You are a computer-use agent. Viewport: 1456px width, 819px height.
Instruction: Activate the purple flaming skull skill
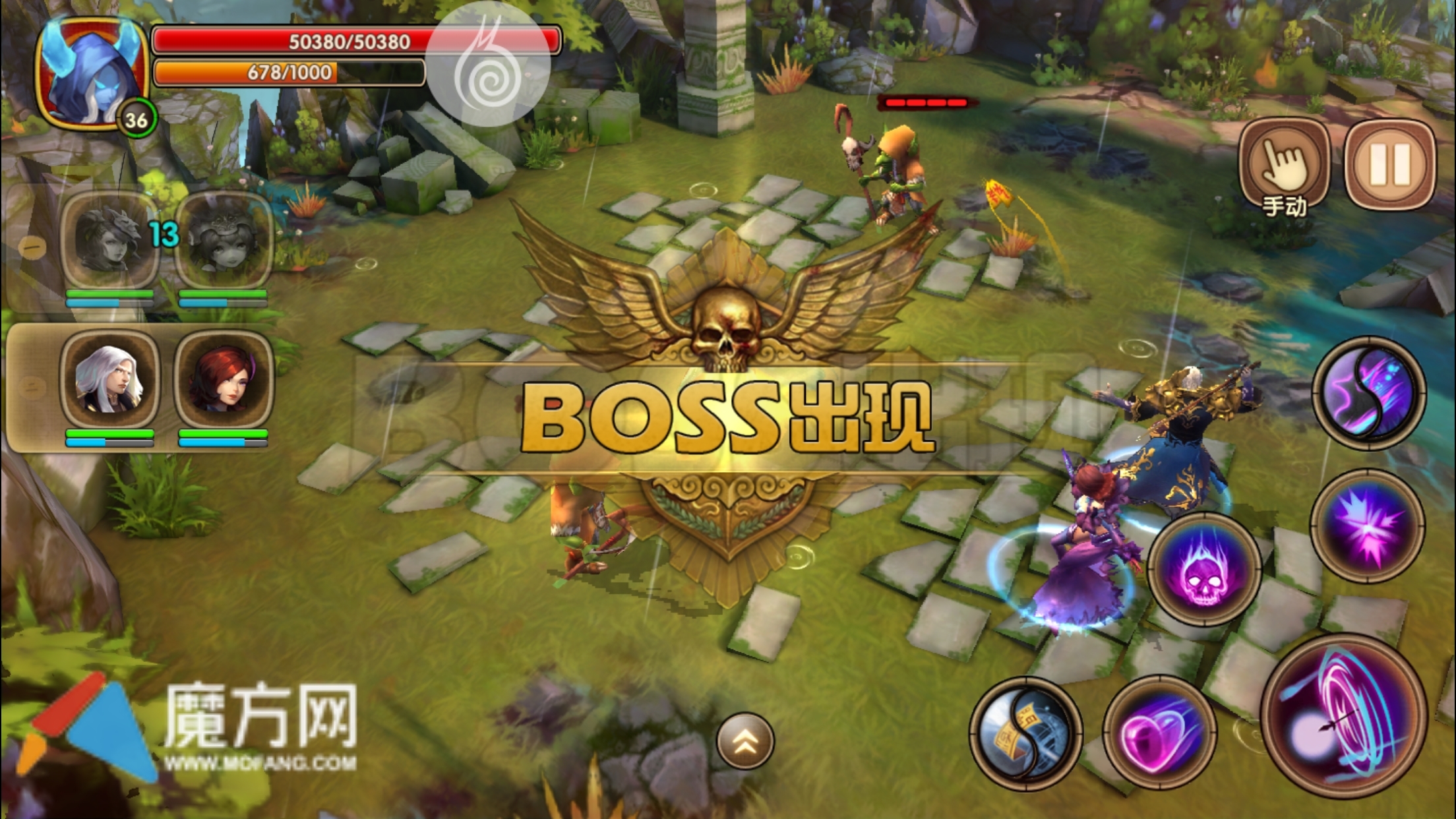[x=1204, y=569]
